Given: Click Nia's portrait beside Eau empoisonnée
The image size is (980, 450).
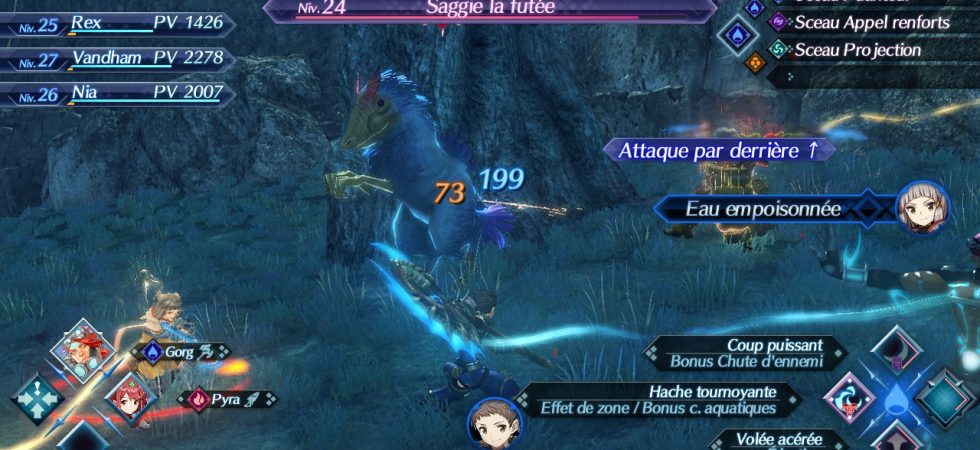Looking at the screenshot, I should [922, 209].
